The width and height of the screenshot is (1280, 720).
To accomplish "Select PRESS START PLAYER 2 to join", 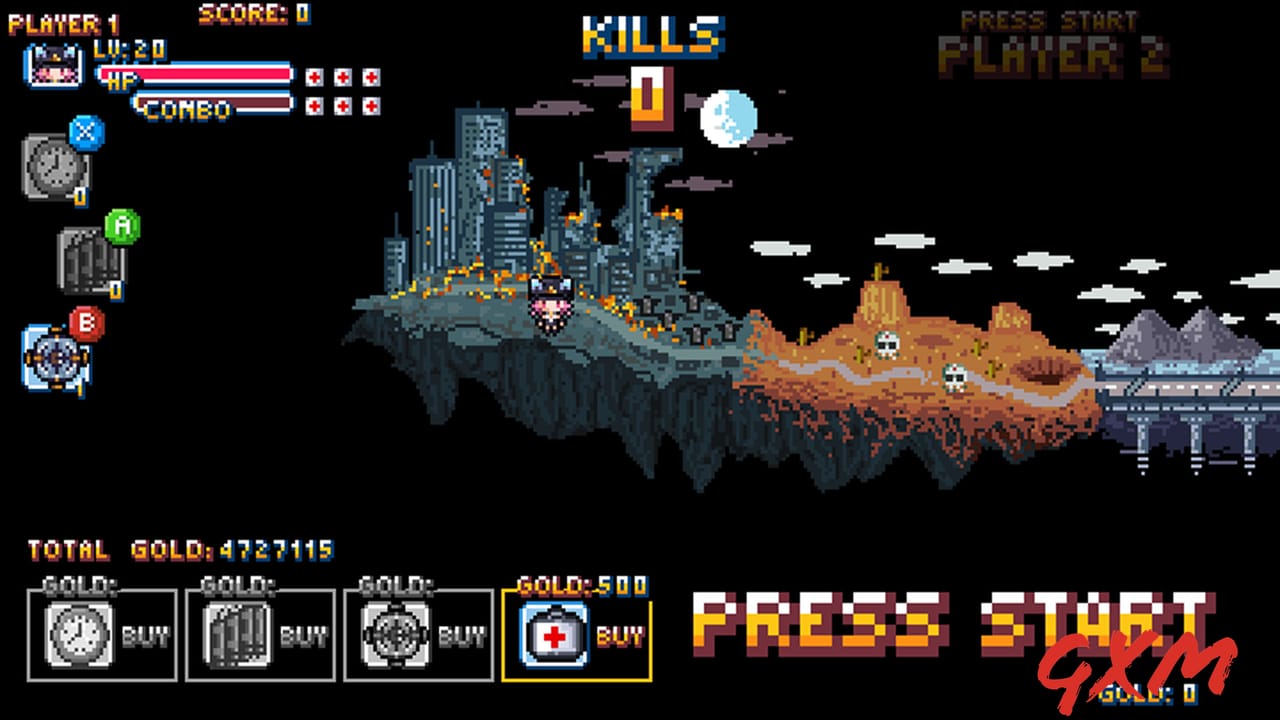I will [1048, 35].
